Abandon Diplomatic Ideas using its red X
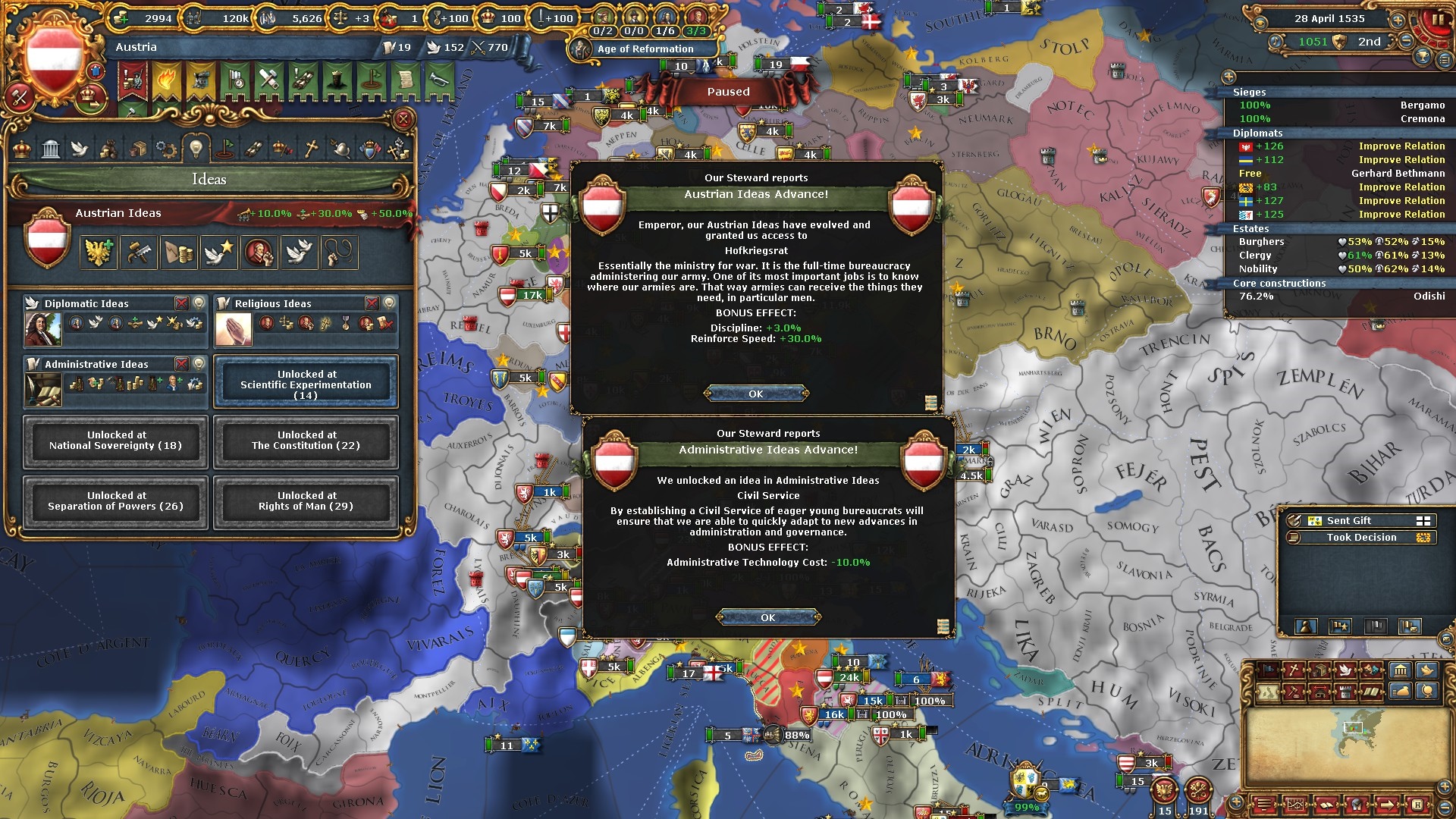Viewport: 1456px width, 819px height. coord(182,303)
